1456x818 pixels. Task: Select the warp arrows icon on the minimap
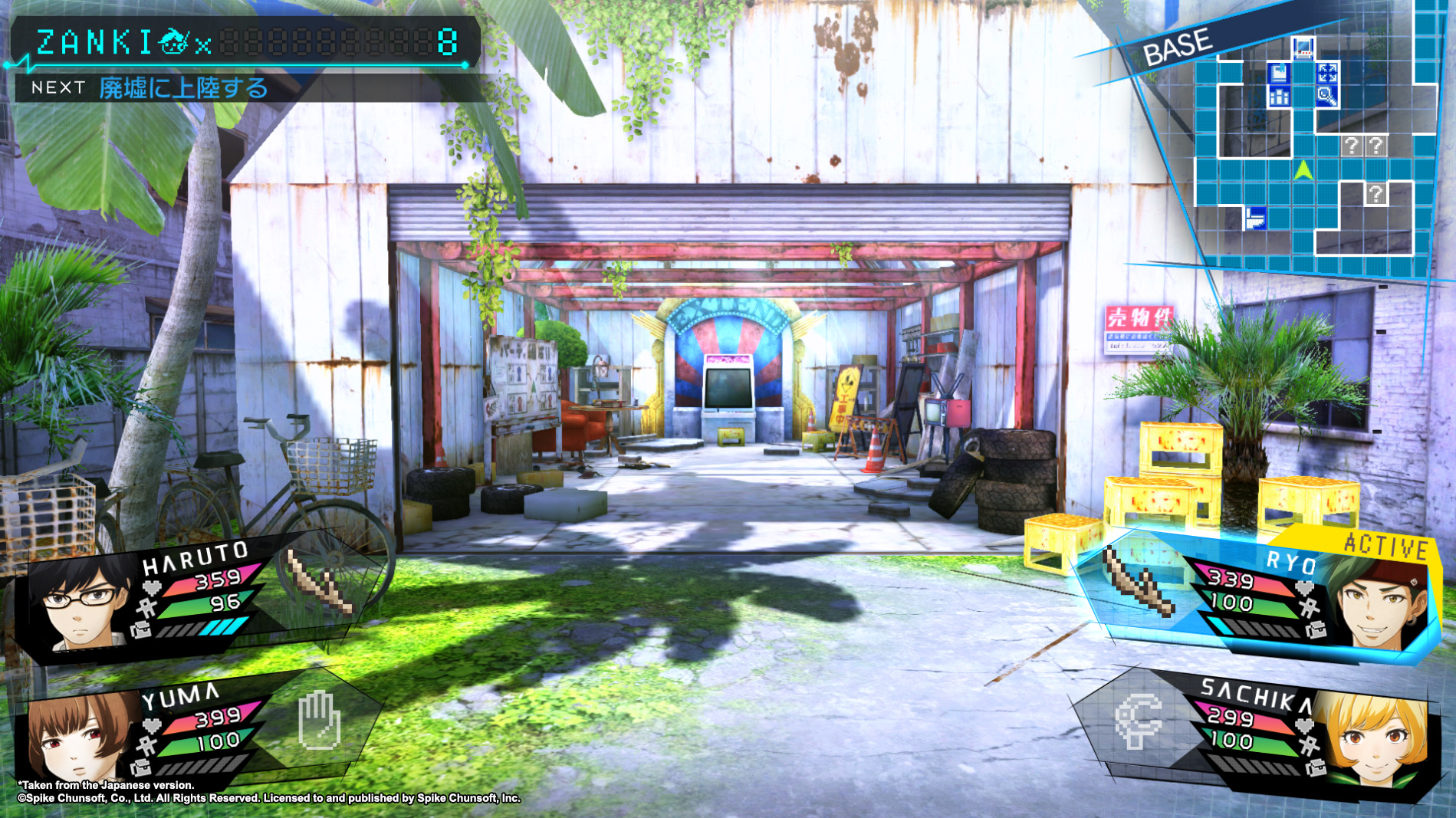tap(1328, 71)
